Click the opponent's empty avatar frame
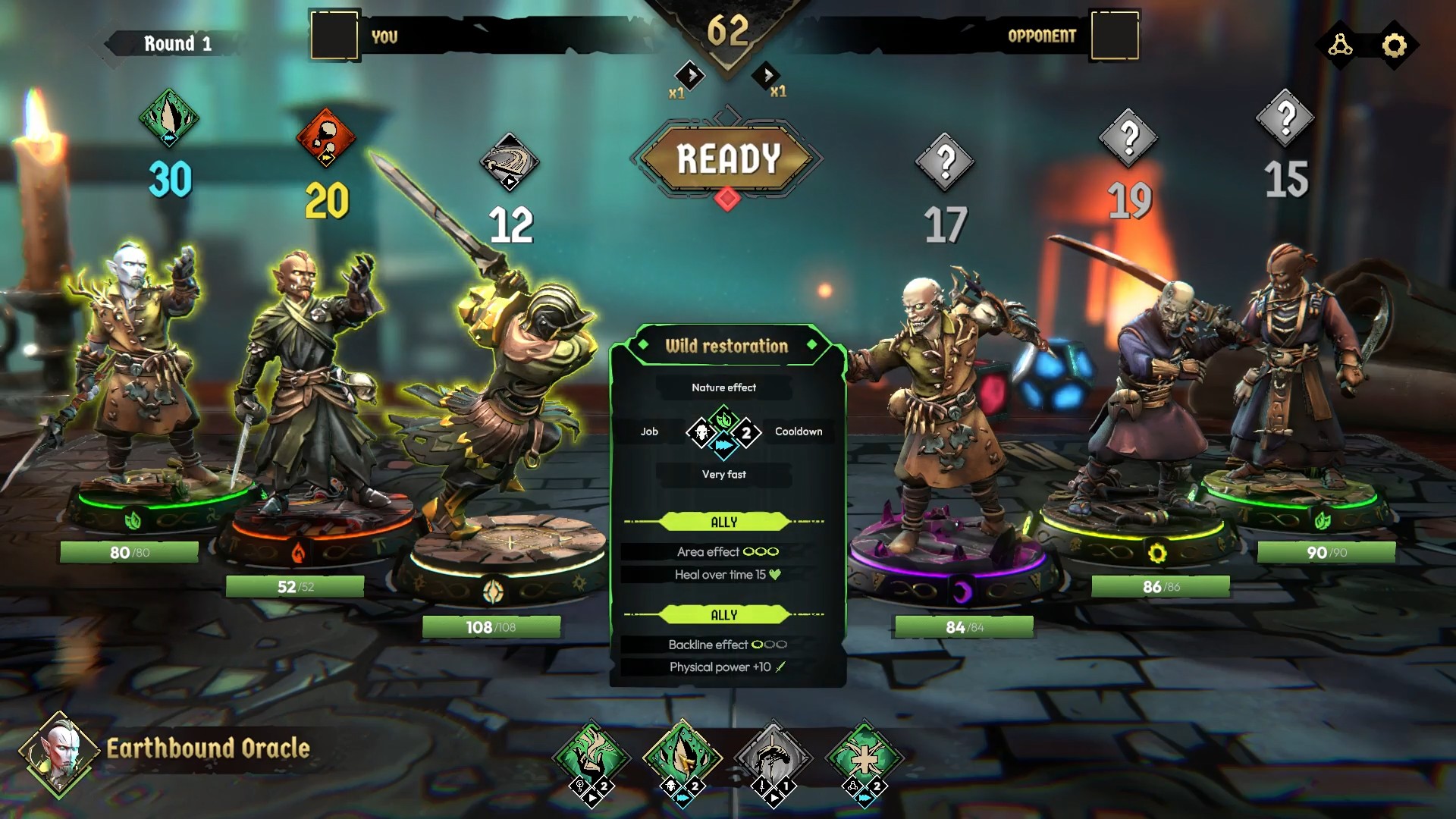The height and width of the screenshot is (819, 1456). pyautogui.click(x=1114, y=35)
